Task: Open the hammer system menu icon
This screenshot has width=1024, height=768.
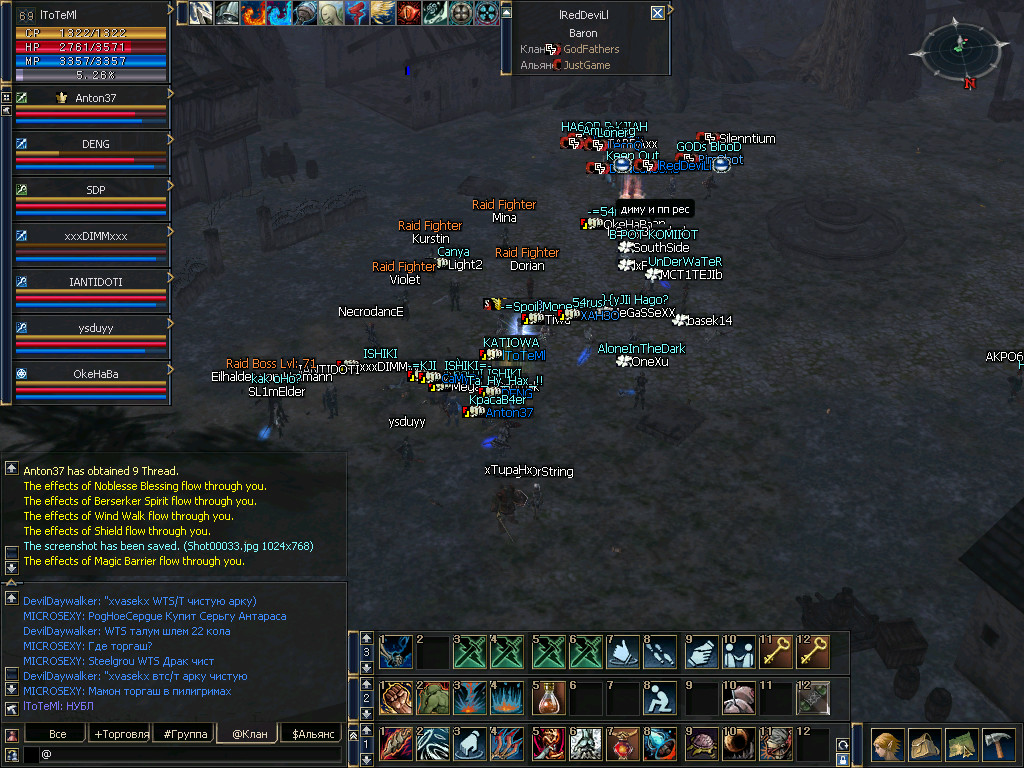Action: (x=999, y=744)
